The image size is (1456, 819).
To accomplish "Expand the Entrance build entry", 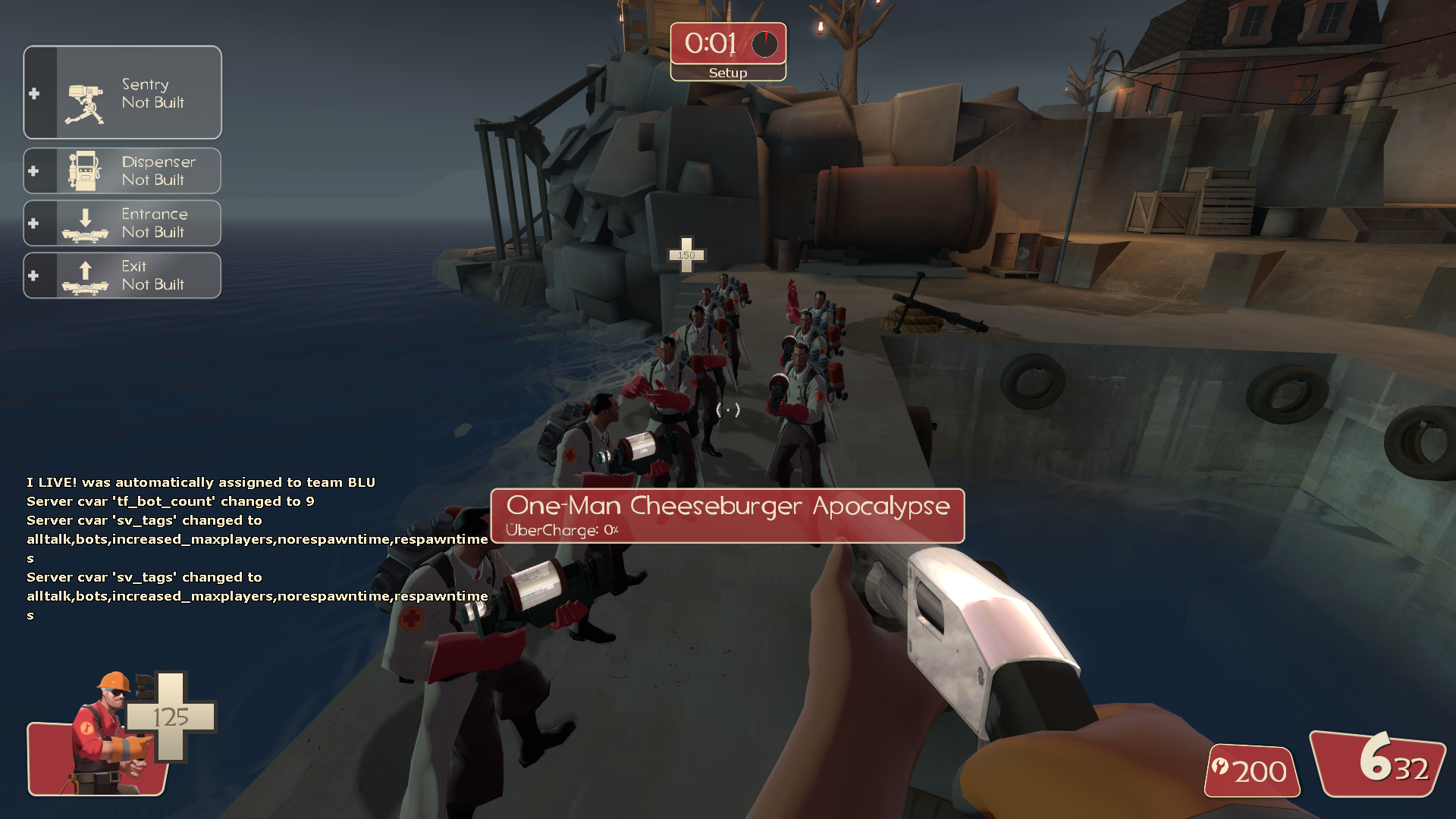I will [34, 222].
